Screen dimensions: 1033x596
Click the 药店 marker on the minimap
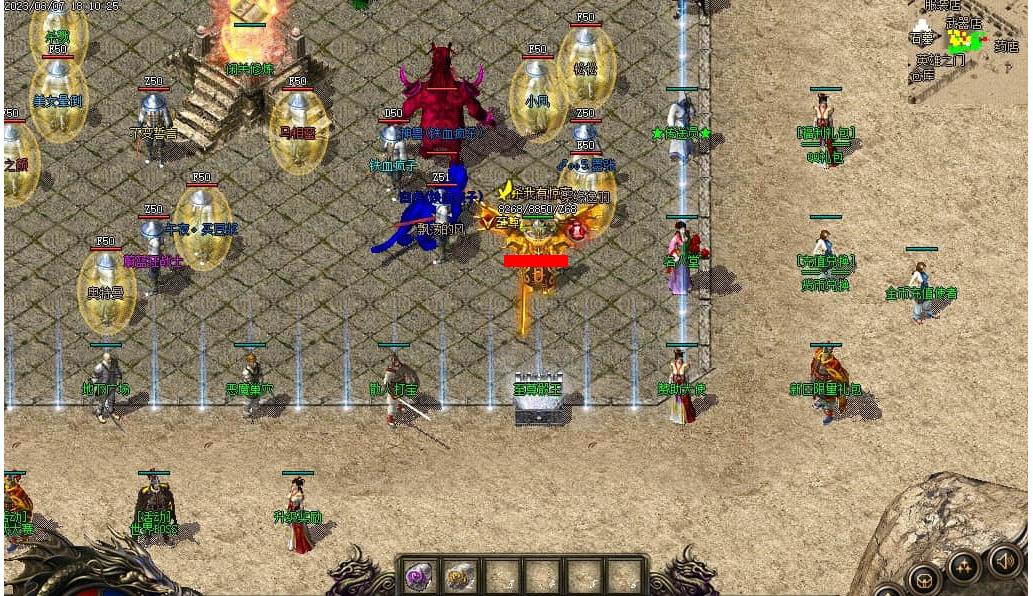tap(1006, 46)
